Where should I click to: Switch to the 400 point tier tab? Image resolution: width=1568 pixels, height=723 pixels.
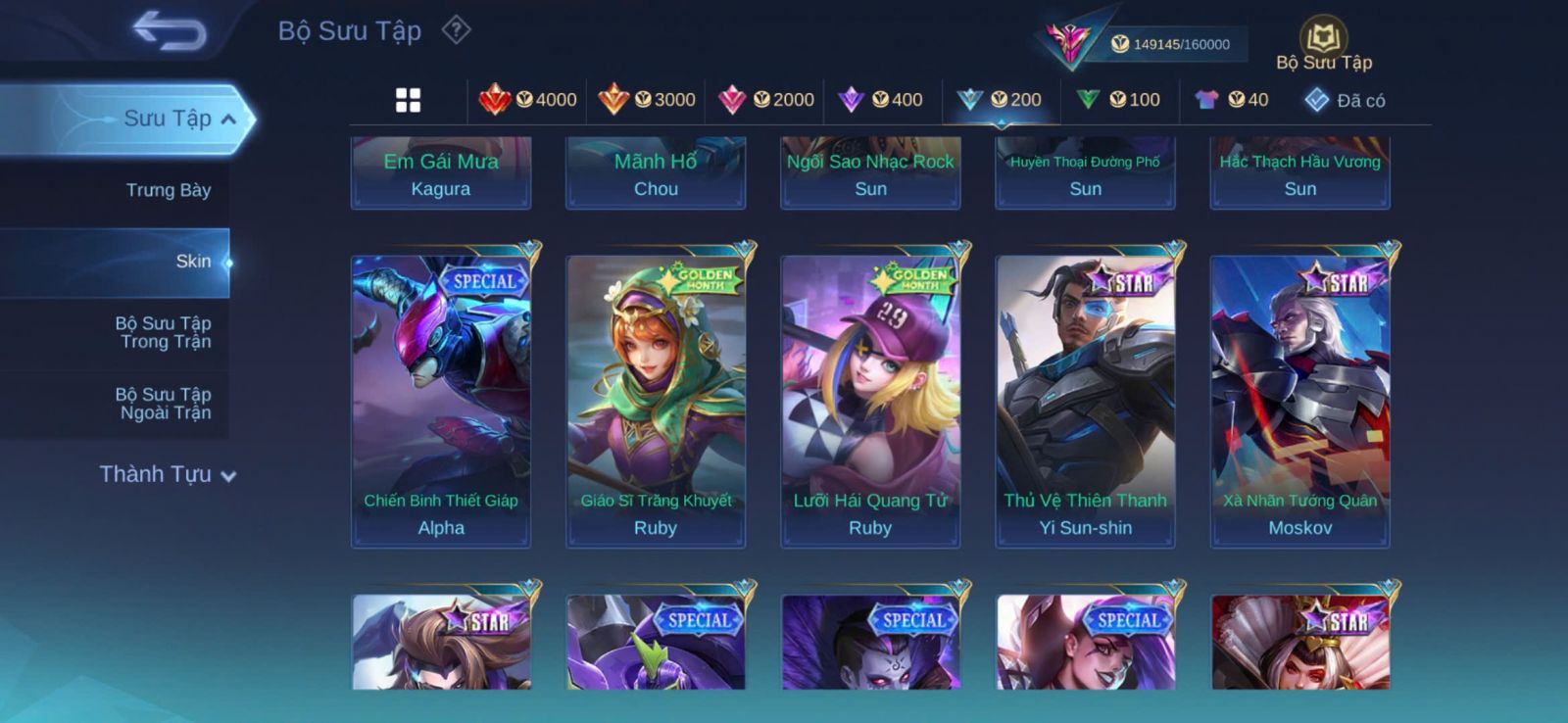tap(881, 100)
